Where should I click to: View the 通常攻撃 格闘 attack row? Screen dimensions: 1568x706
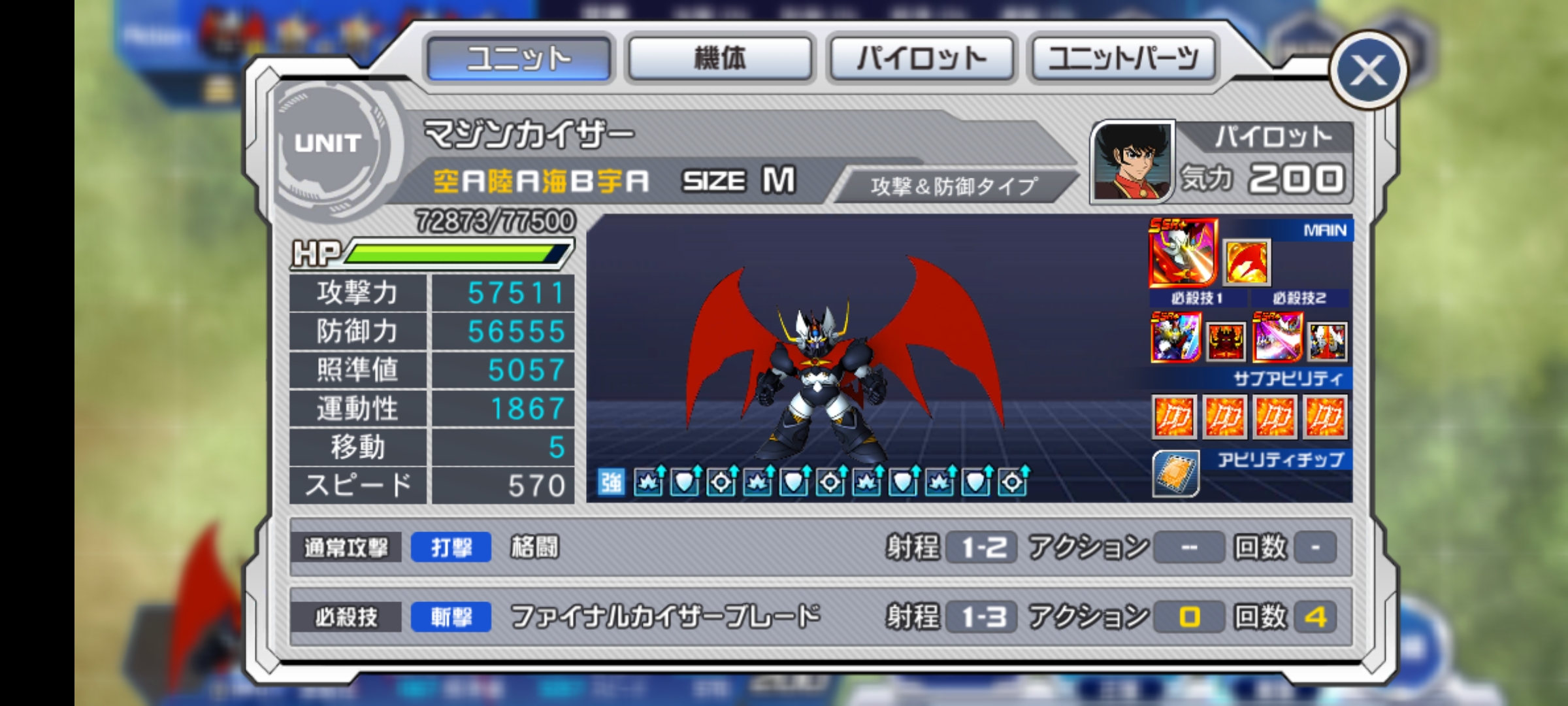(x=820, y=547)
